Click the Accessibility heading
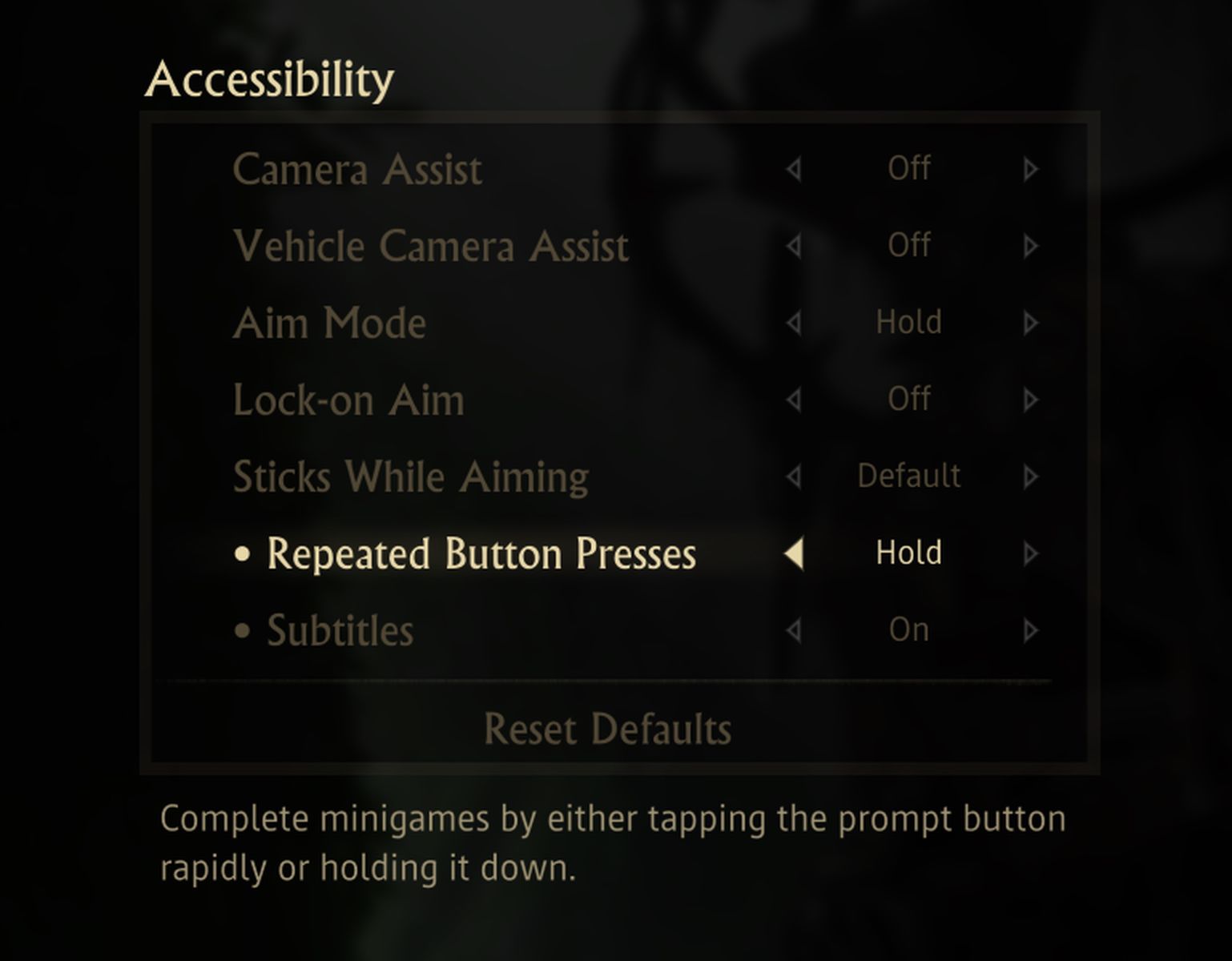This screenshot has height=961, width=1232. (269, 78)
